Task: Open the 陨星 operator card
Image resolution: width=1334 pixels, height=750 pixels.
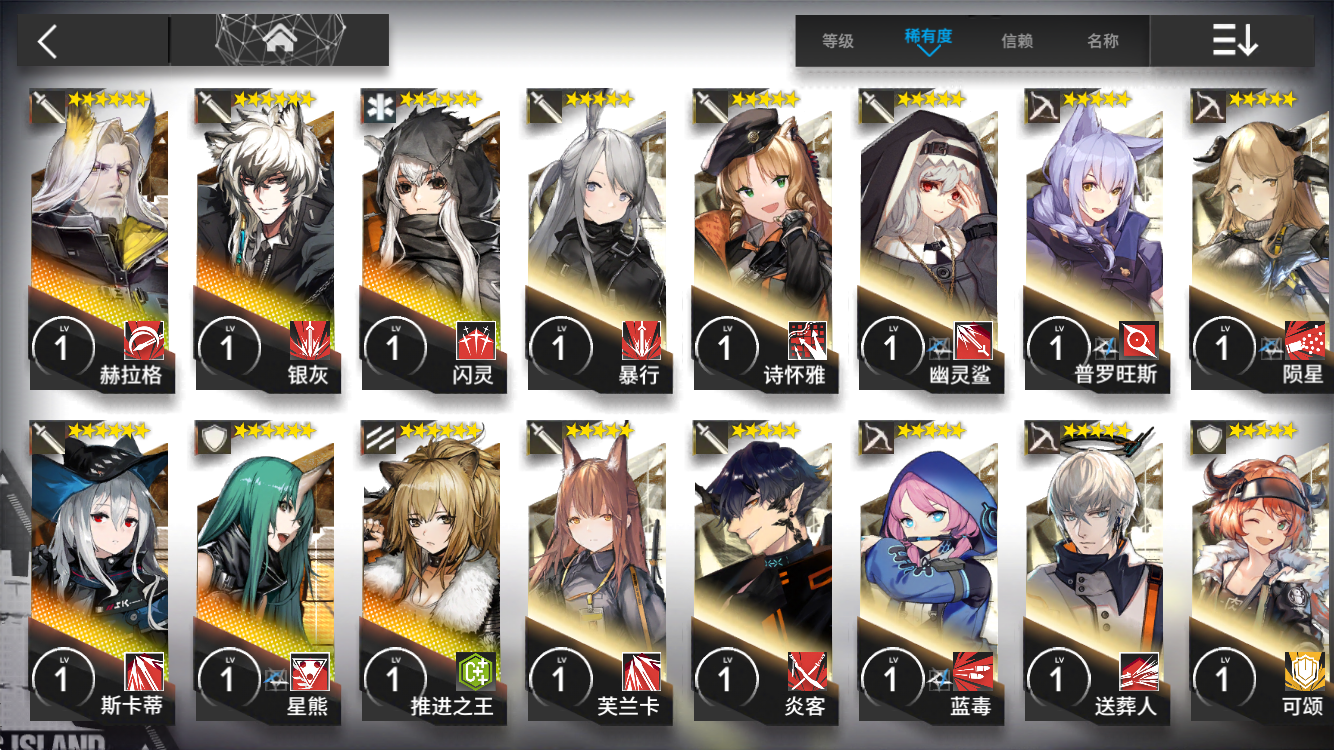Action: pos(1262,240)
